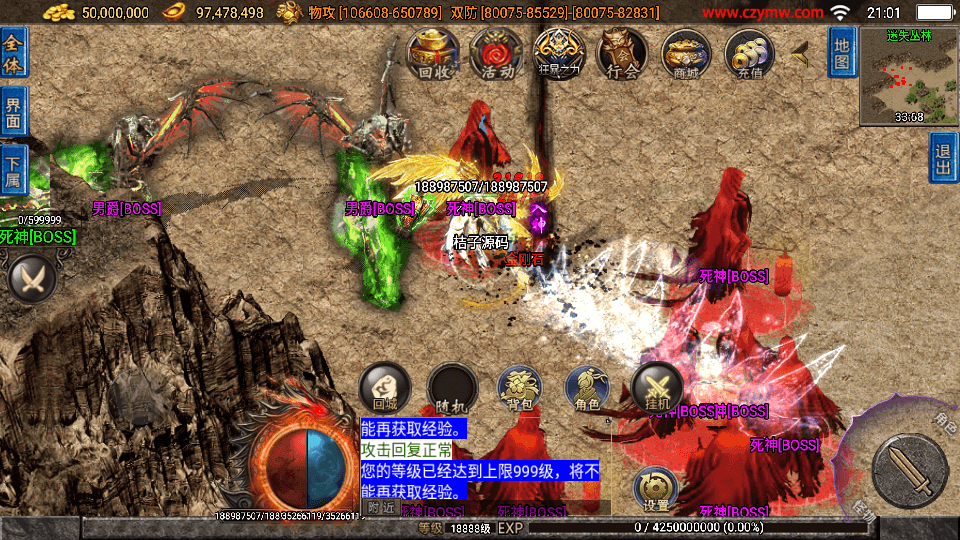Open the 设置 settings gear

coord(657,489)
